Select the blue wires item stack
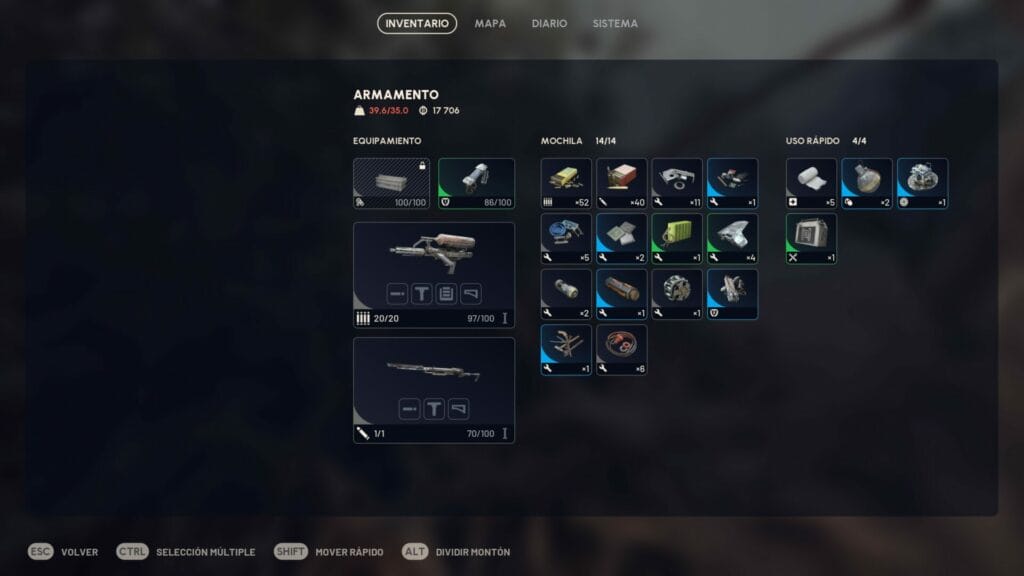This screenshot has height=576, width=1024. coord(566,238)
